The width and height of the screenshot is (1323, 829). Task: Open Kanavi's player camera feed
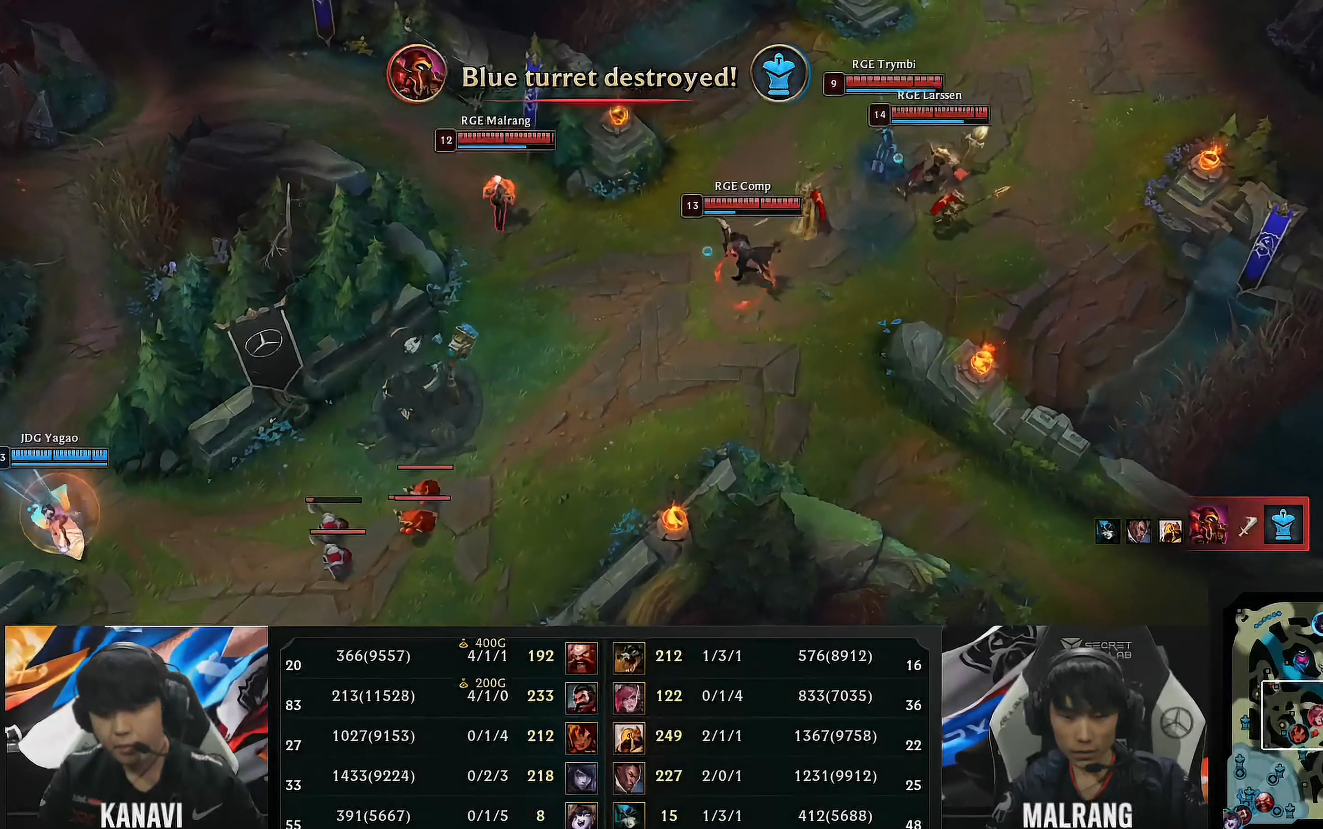point(136,726)
